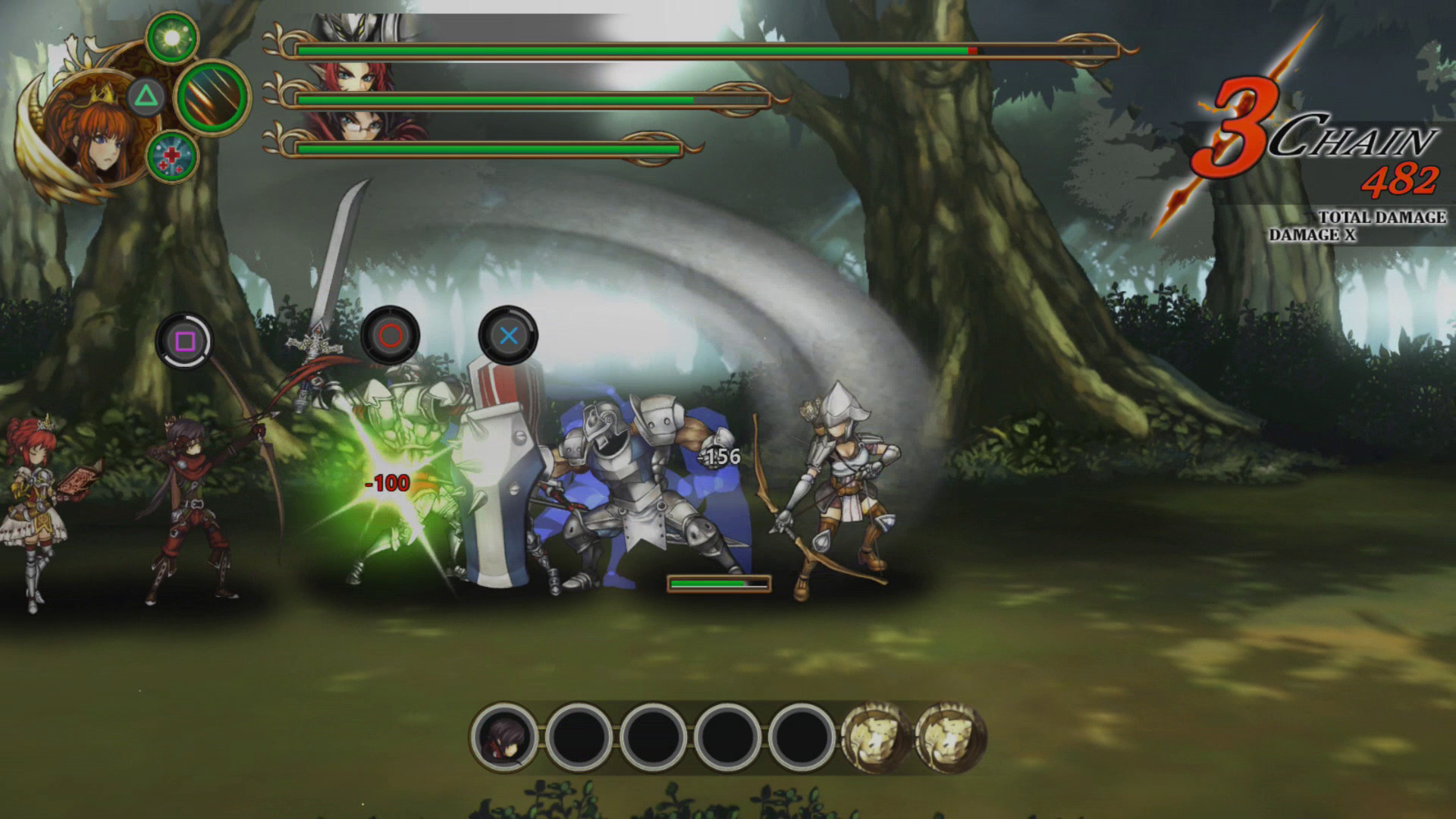
Task: Activate the glowing green orb skill
Action: pyautogui.click(x=172, y=38)
